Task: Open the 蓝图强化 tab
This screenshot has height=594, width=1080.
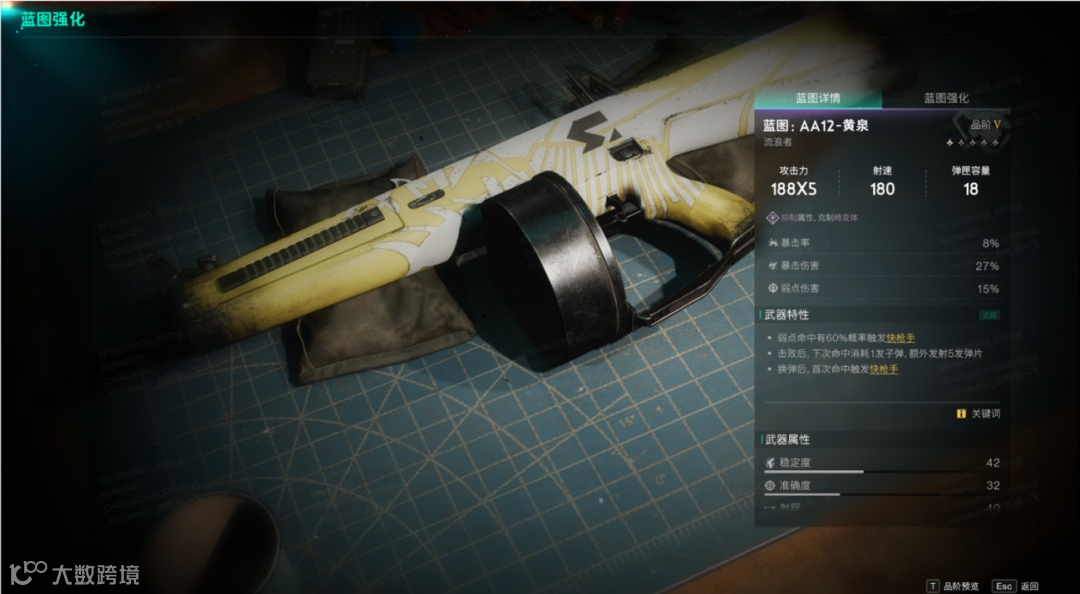Action: [945, 98]
